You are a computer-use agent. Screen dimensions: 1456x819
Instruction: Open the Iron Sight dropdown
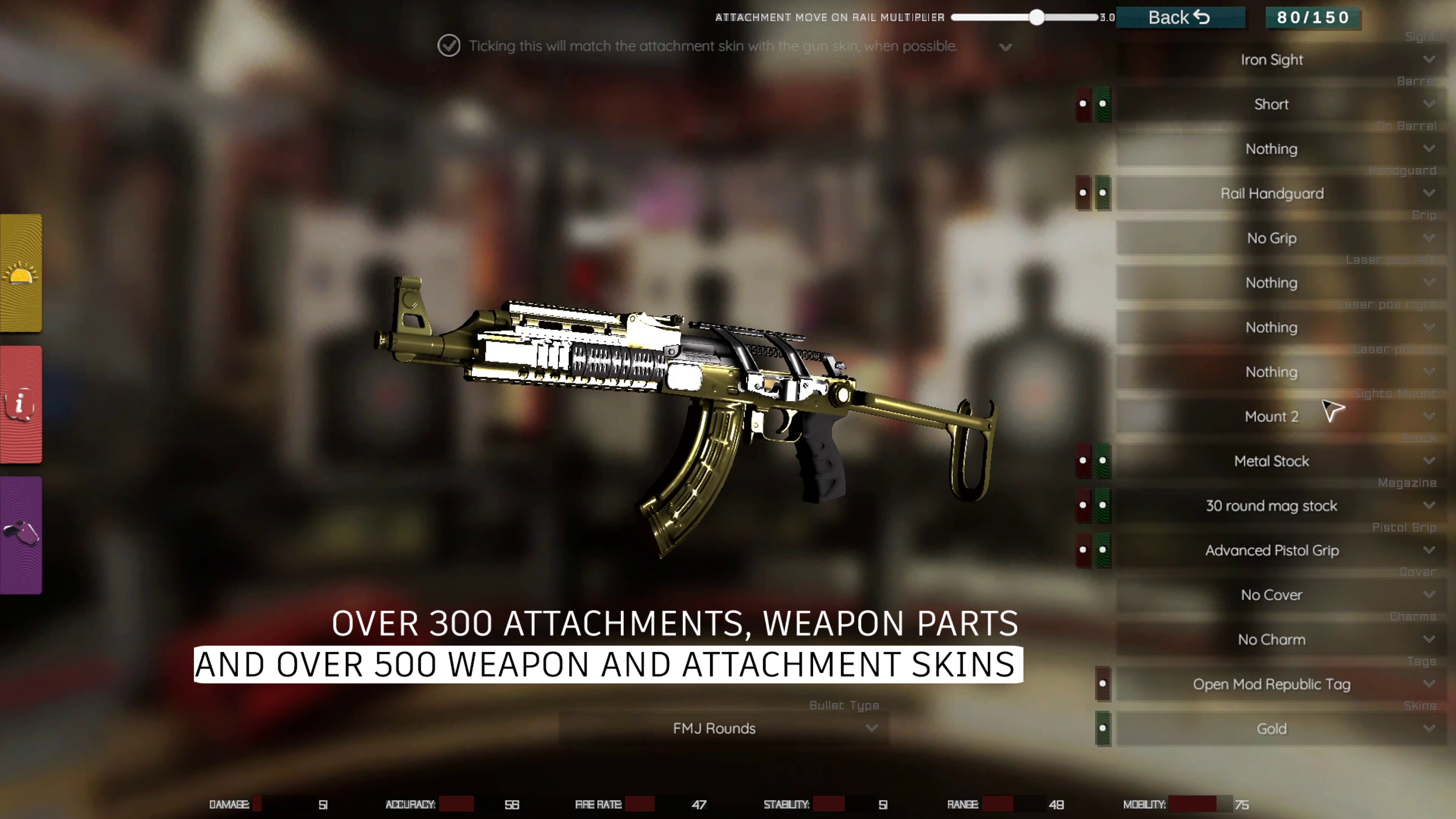coord(1272,60)
